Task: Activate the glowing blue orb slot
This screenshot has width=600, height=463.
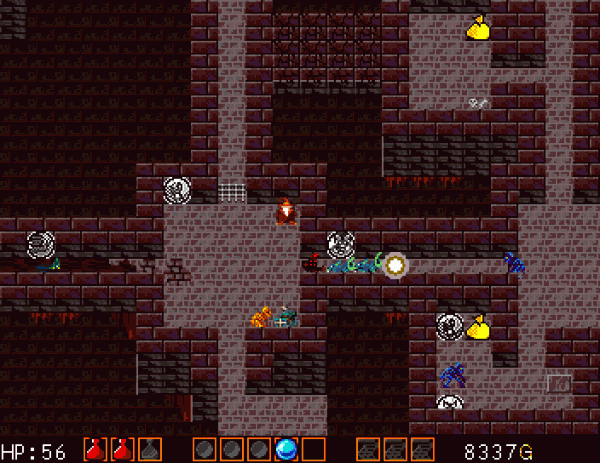Action: (x=287, y=450)
